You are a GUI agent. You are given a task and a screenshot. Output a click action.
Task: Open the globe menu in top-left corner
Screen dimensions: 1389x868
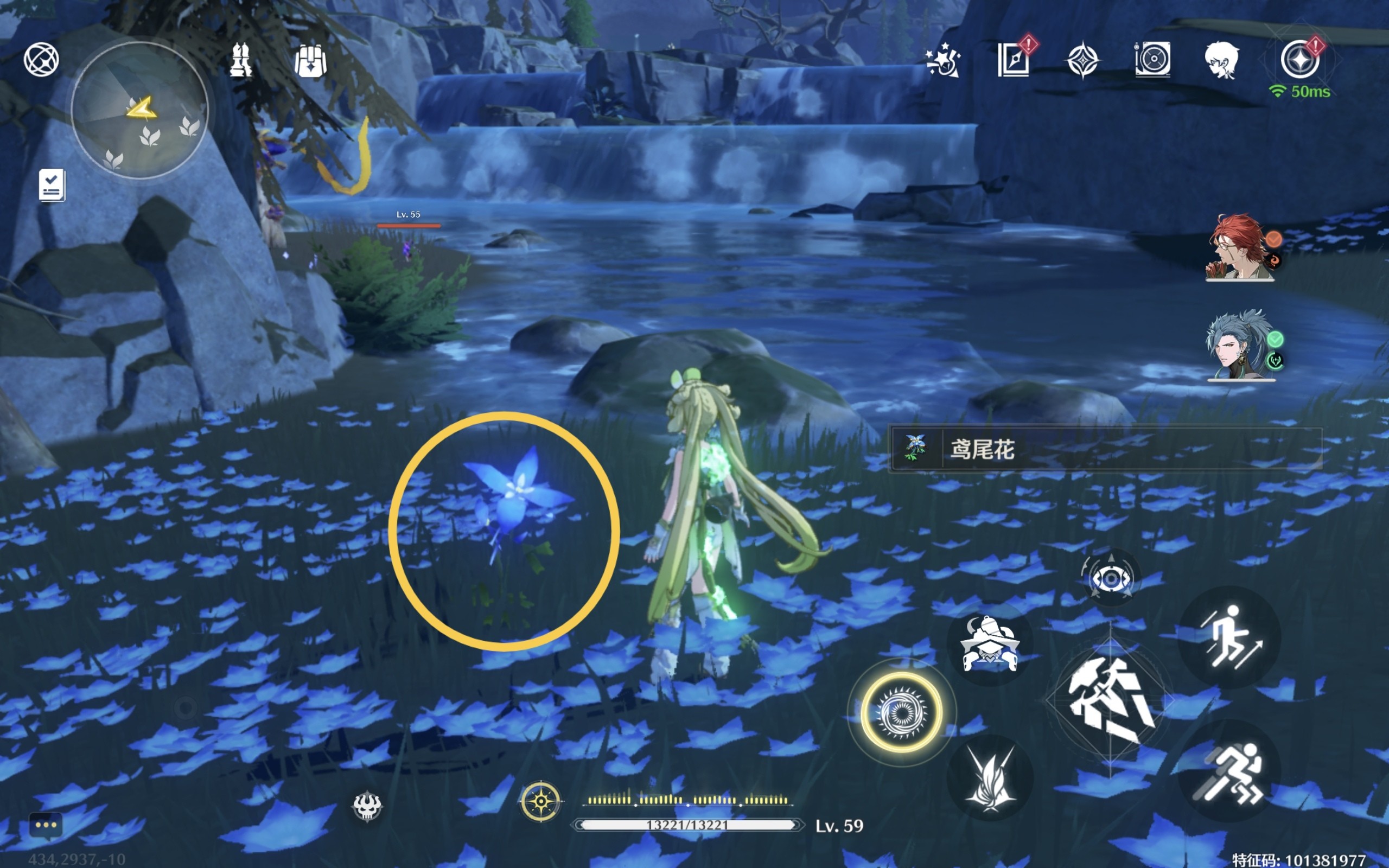click(x=41, y=59)
